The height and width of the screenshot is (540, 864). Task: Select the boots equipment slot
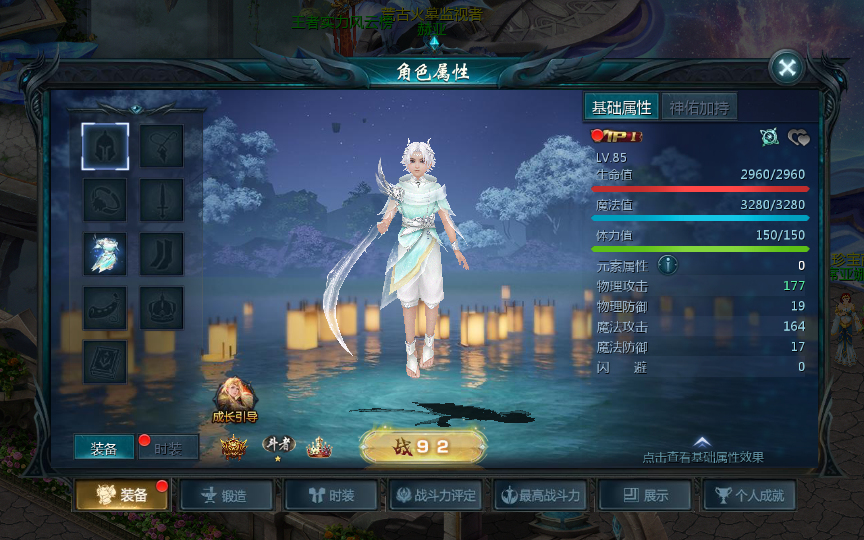[161, 254]
